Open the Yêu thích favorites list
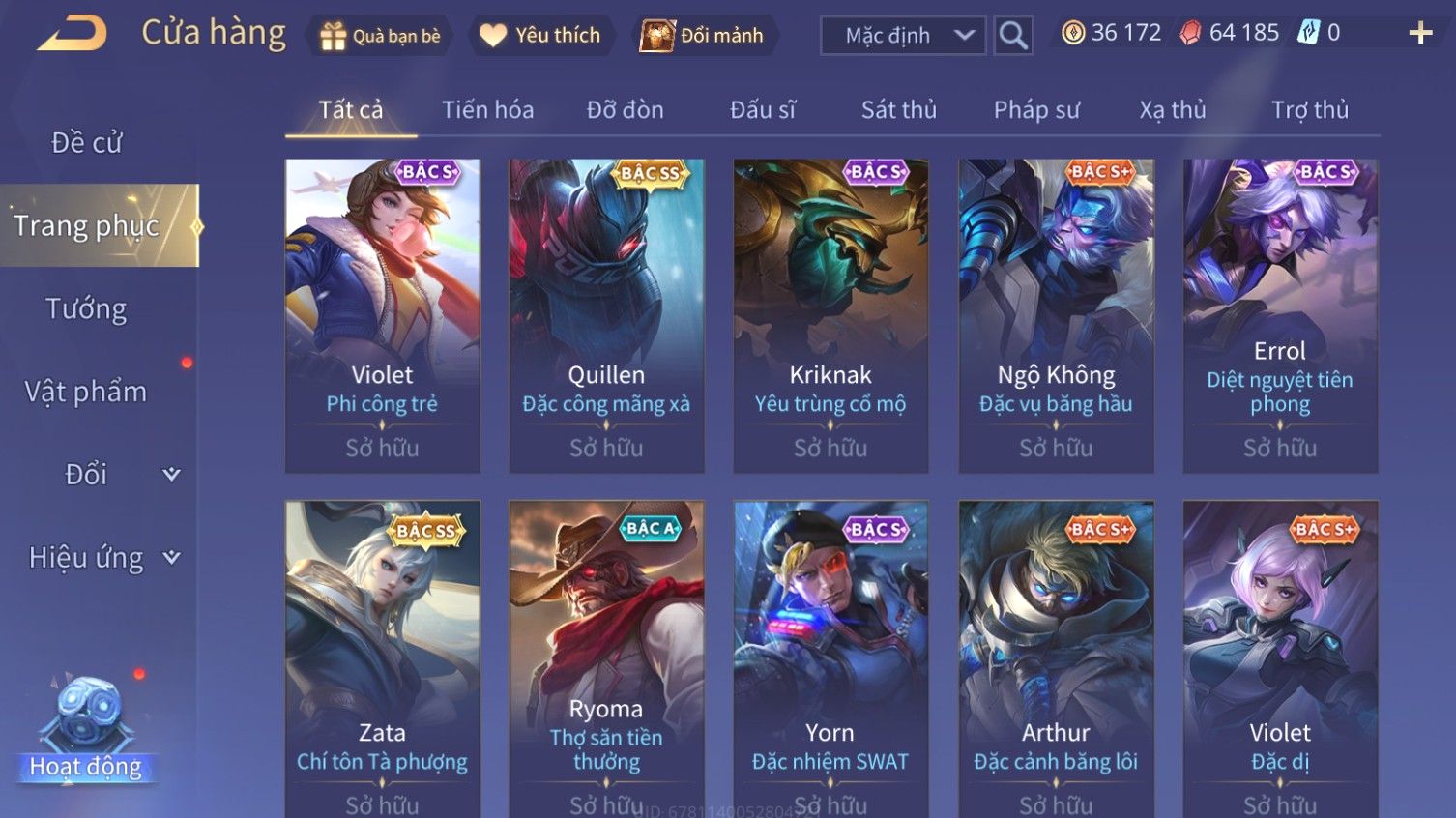The image size is (1456, 818). click(x=541, y=36)
